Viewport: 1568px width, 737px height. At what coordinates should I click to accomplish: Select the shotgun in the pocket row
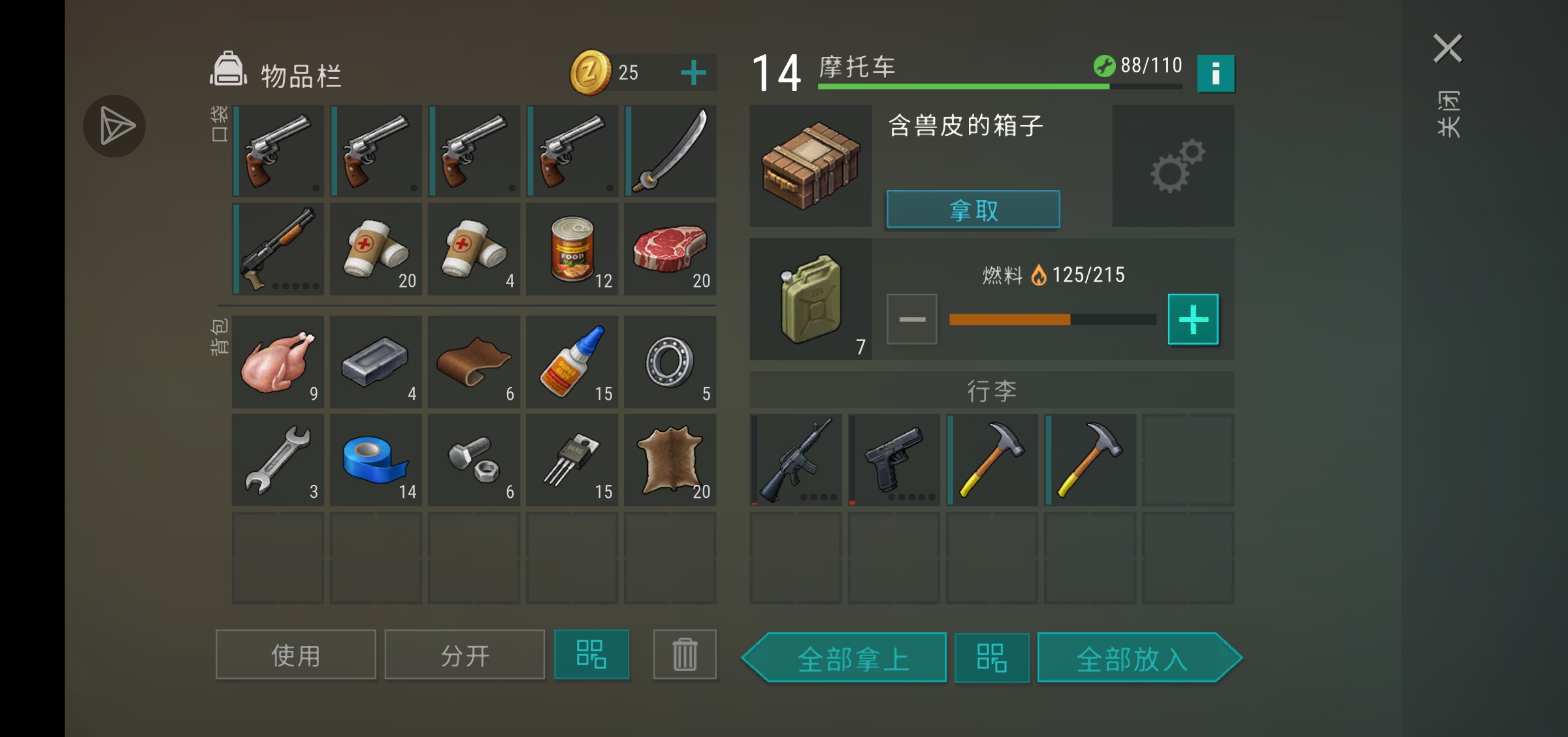pos(277,250)
